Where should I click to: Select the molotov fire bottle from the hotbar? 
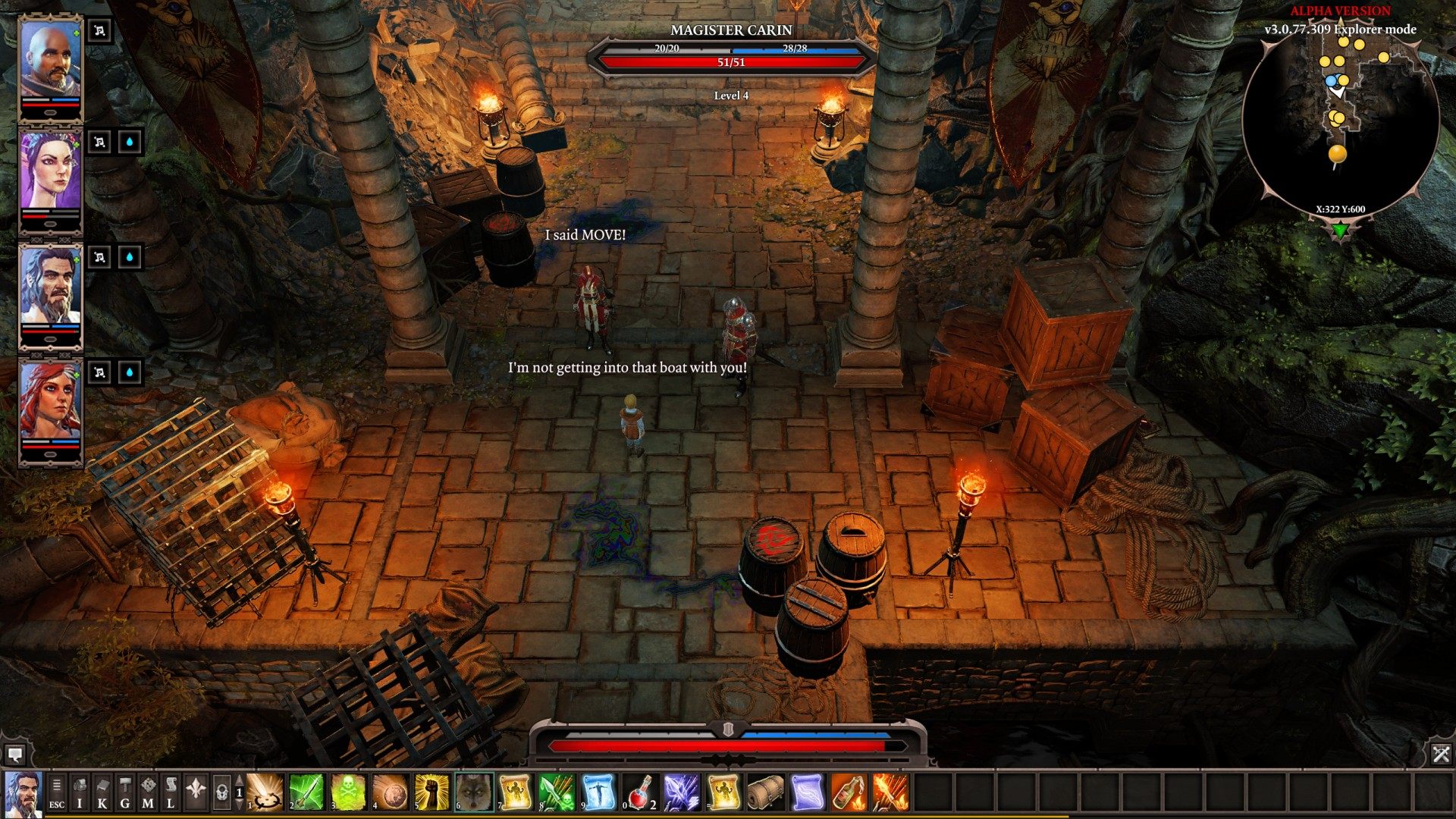pyautogui.click(x=849, y=792)
